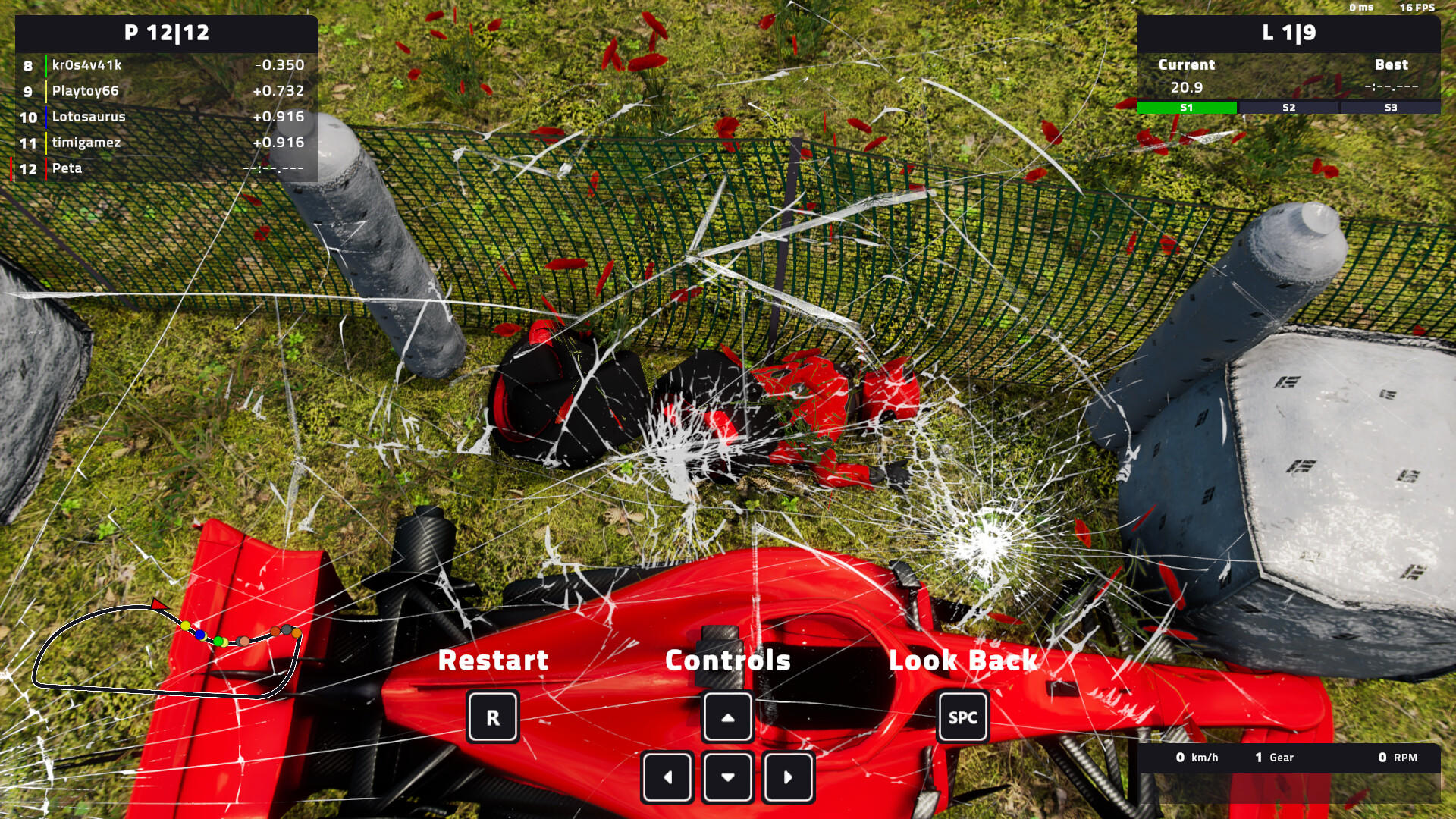Click the 1 Gear indicator
This screenshot has height=819, width=1456.
point(1273,758)
